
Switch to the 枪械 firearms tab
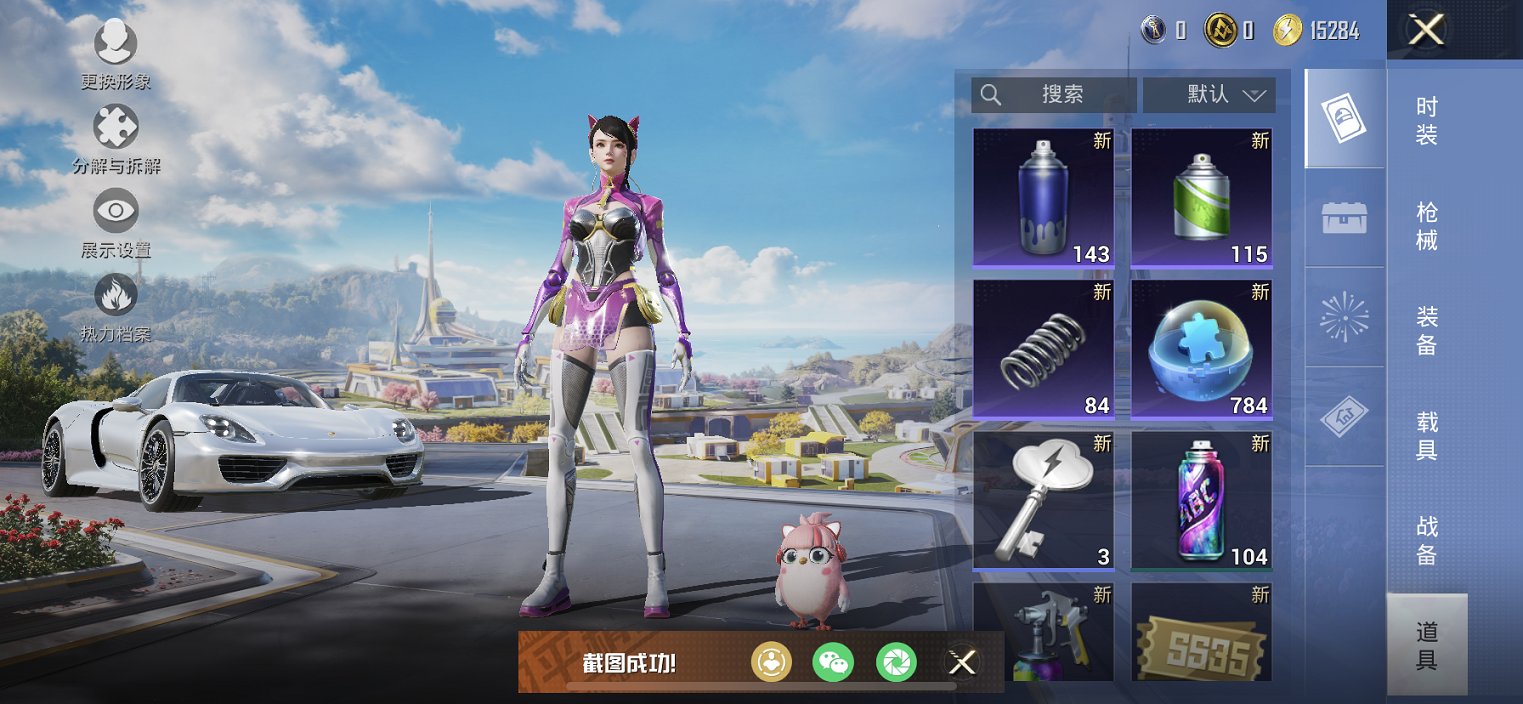pyautogui.click(x=1427, y=225)
